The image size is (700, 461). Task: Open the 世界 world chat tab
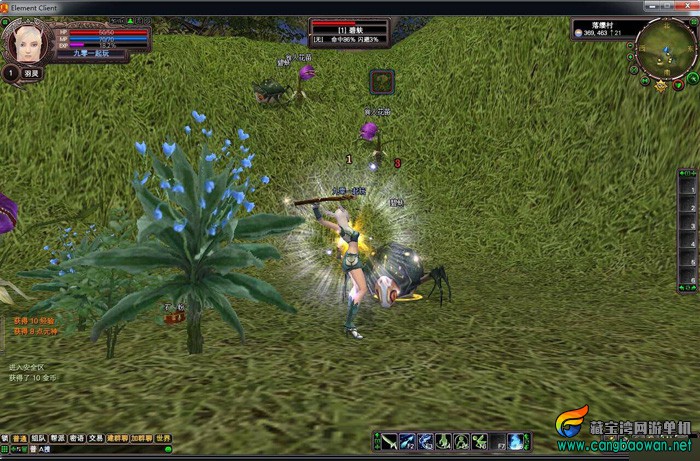tap(163, 438)
